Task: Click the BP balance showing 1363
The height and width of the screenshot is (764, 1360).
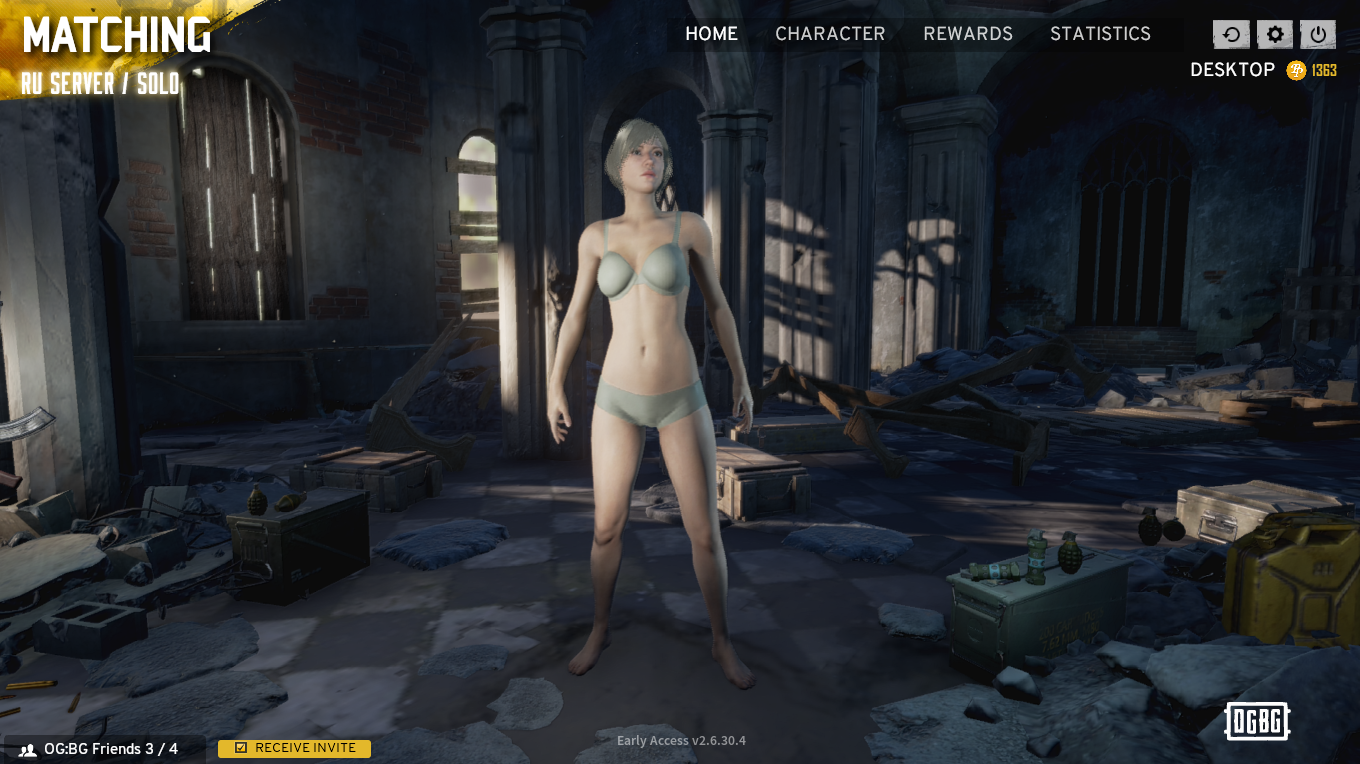Action: click(x=1323, y=70)
